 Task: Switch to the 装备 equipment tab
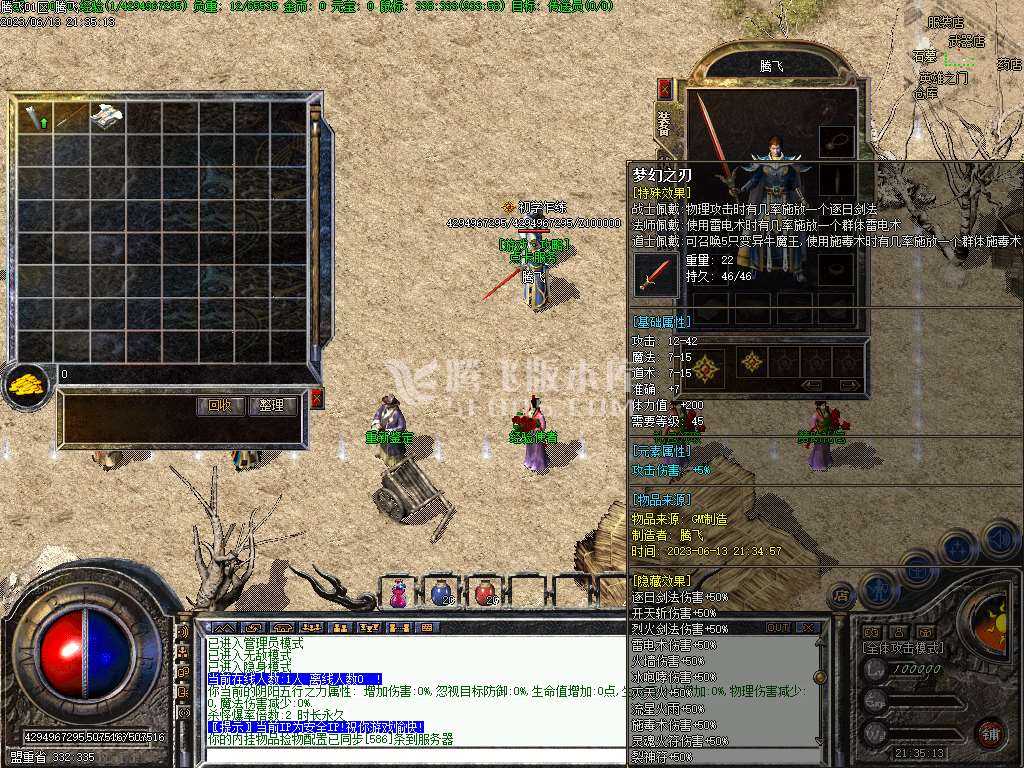click(x=664, y=123)
